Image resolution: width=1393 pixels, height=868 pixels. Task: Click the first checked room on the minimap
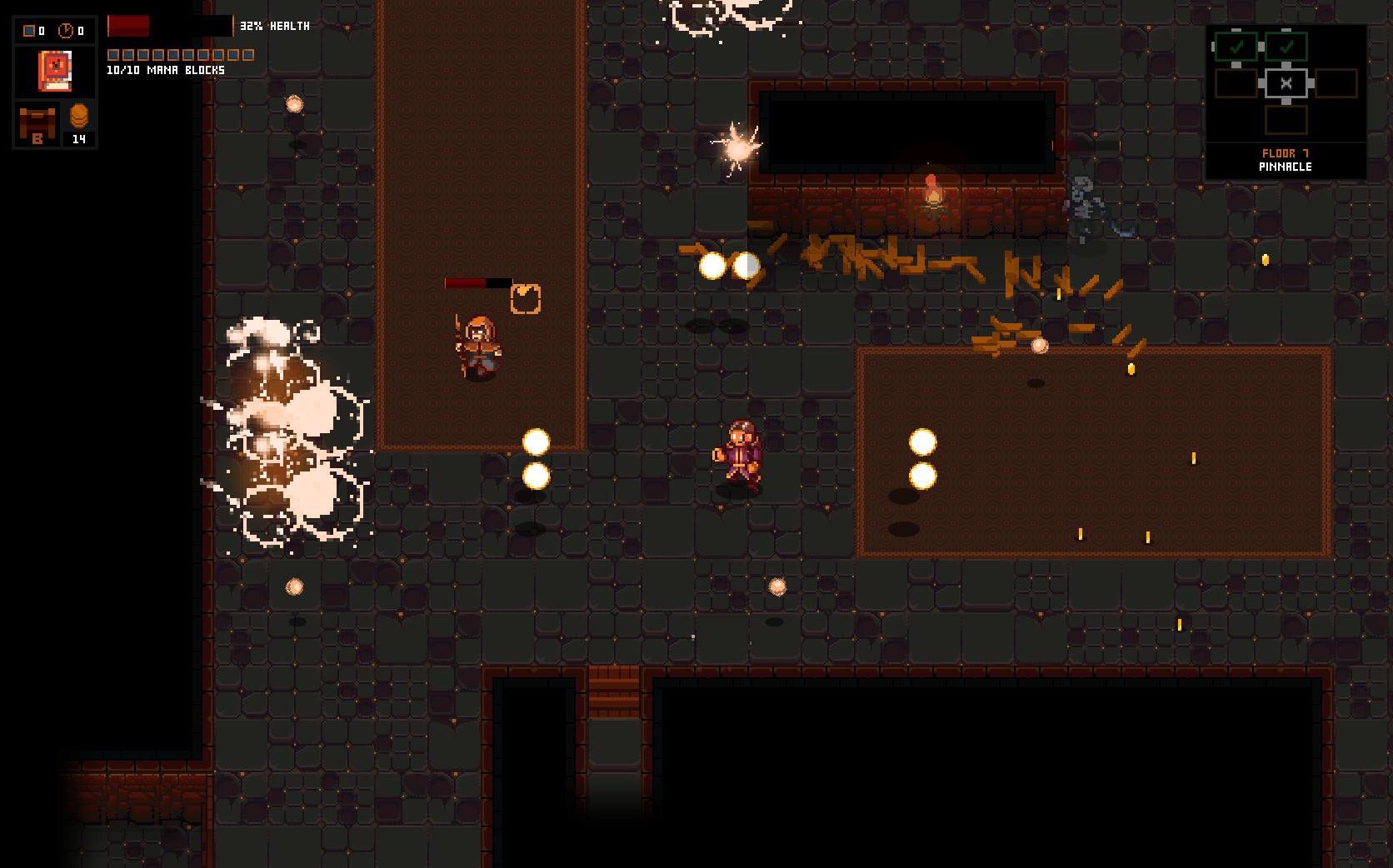tap(1236, 48)
